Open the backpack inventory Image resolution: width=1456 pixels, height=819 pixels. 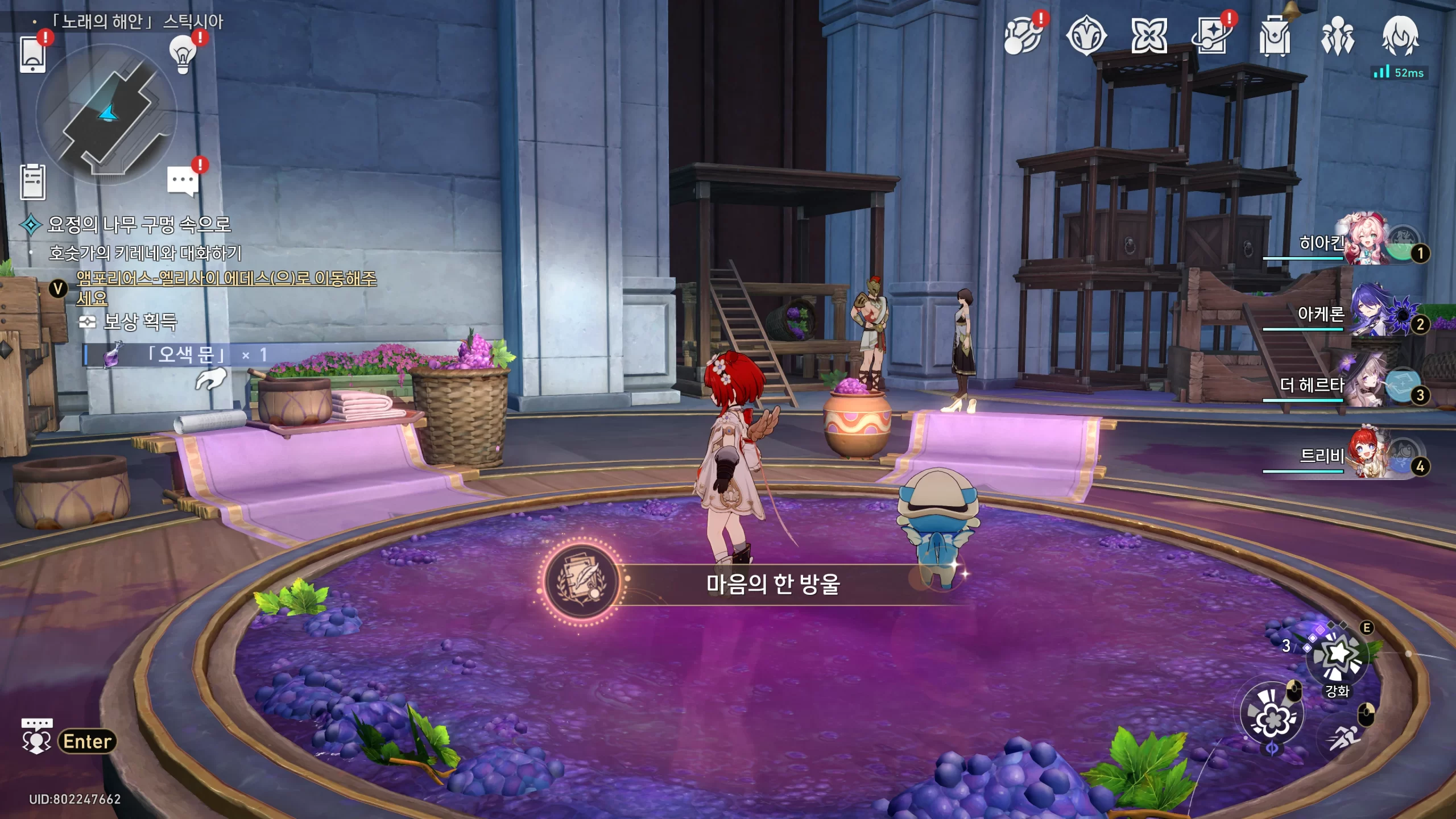[x=1275, y=36]
